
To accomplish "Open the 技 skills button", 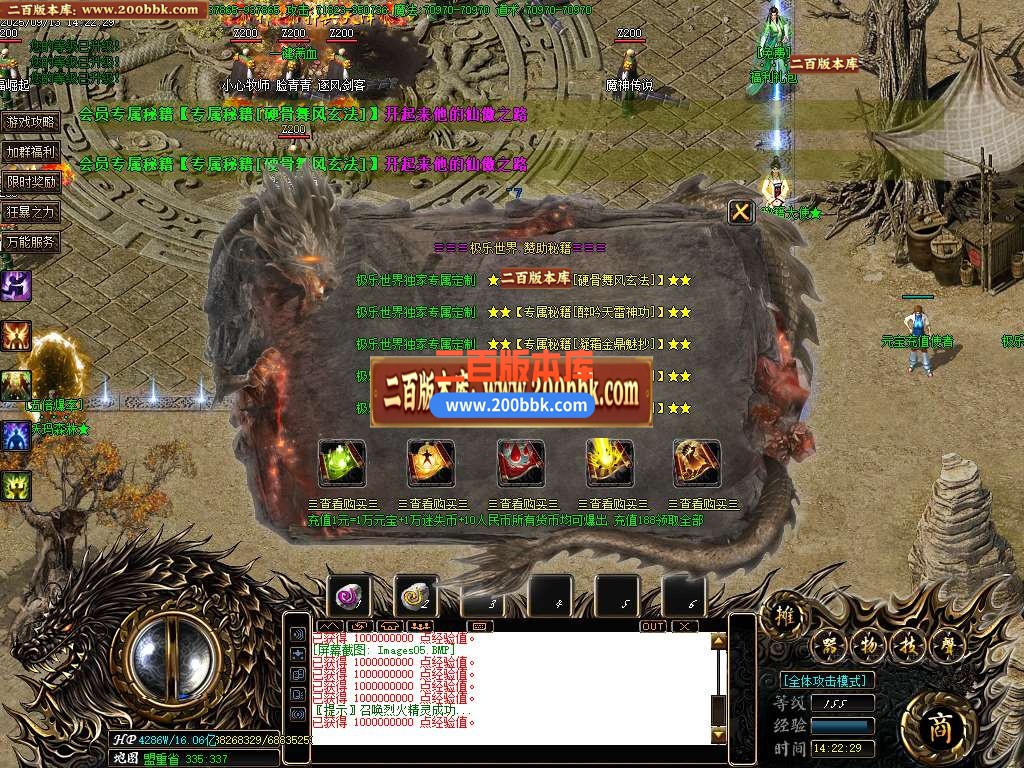I will click(906, 645).
